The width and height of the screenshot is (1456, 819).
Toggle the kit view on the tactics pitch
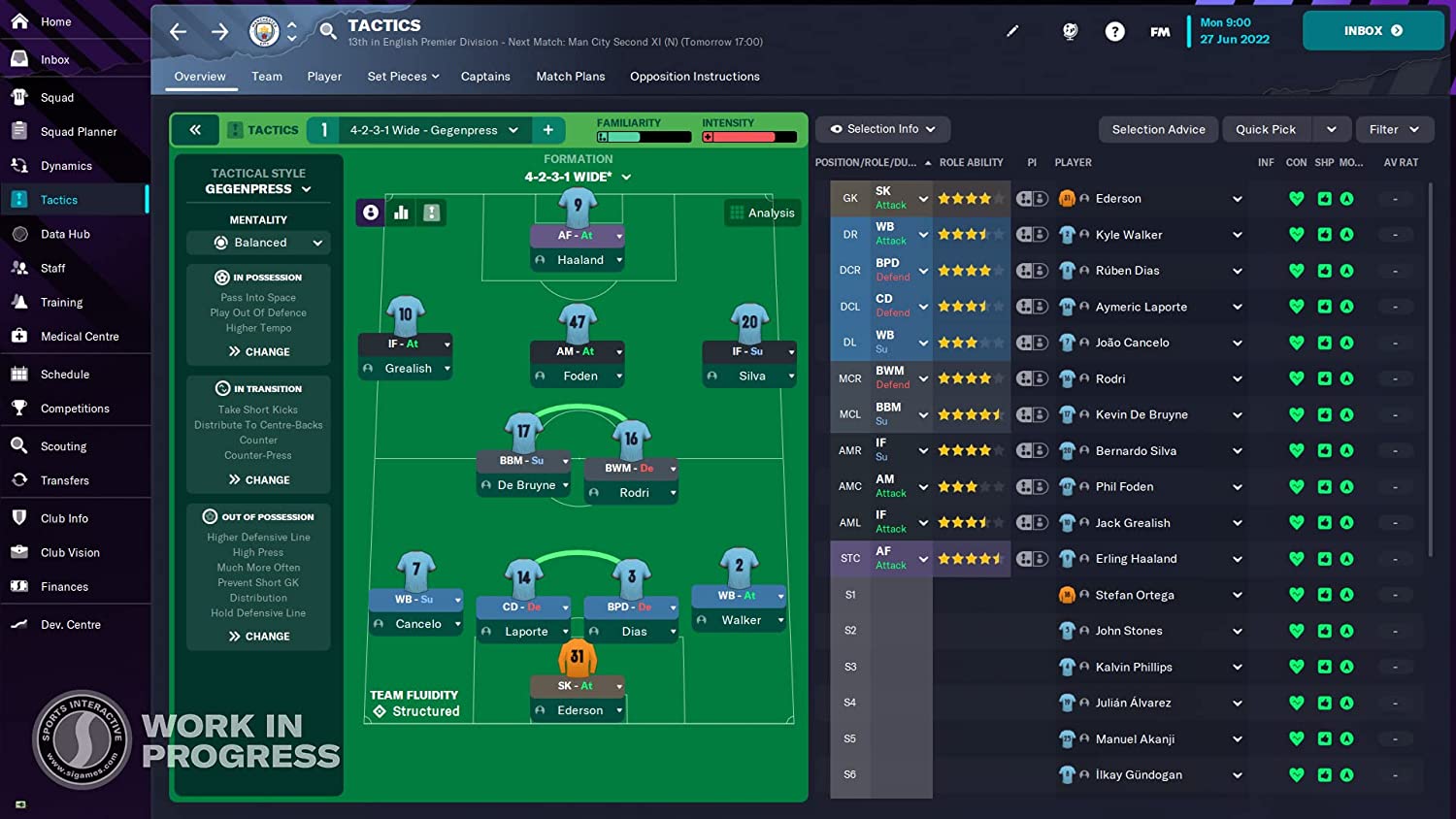pyautogui.click(x=431, y=212)
